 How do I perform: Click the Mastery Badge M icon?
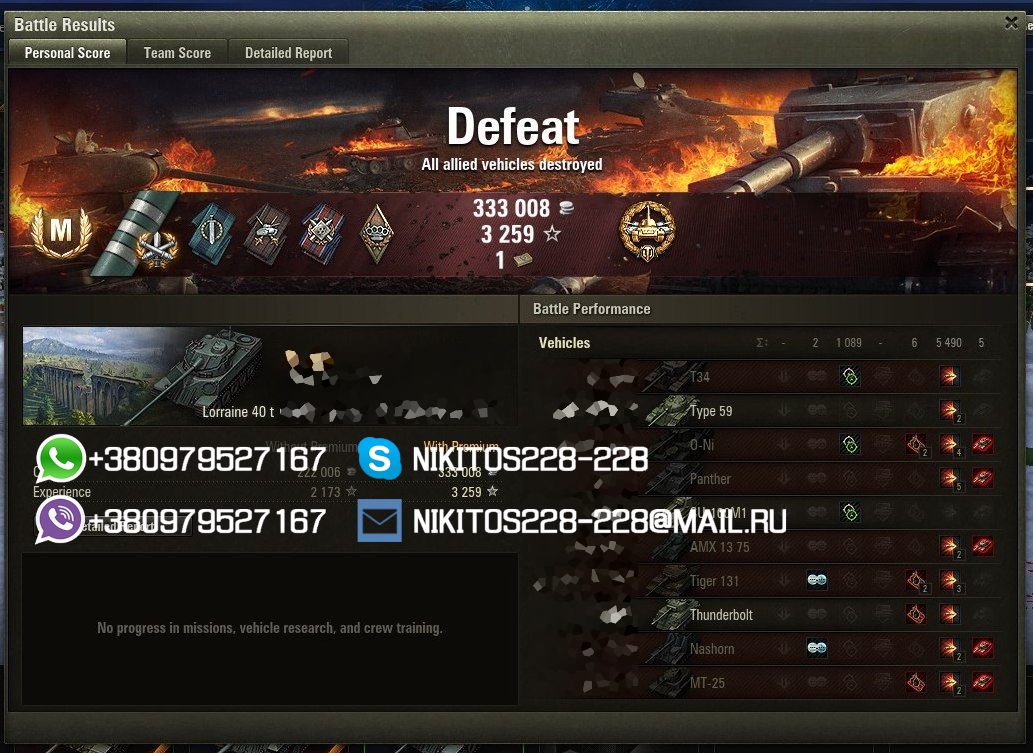coord(61,231)
